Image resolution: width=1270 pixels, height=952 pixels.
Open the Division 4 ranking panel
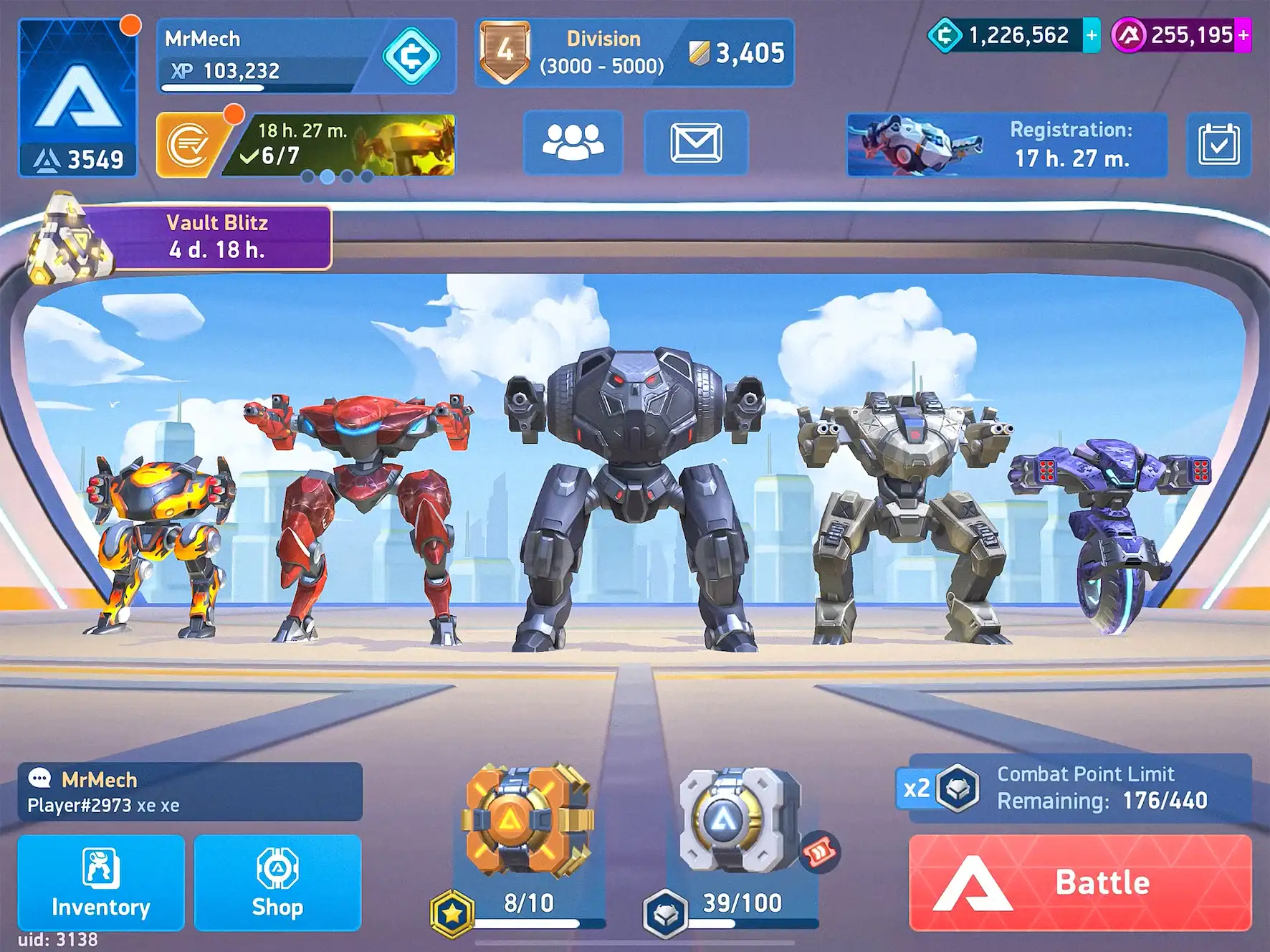point(634,52)
